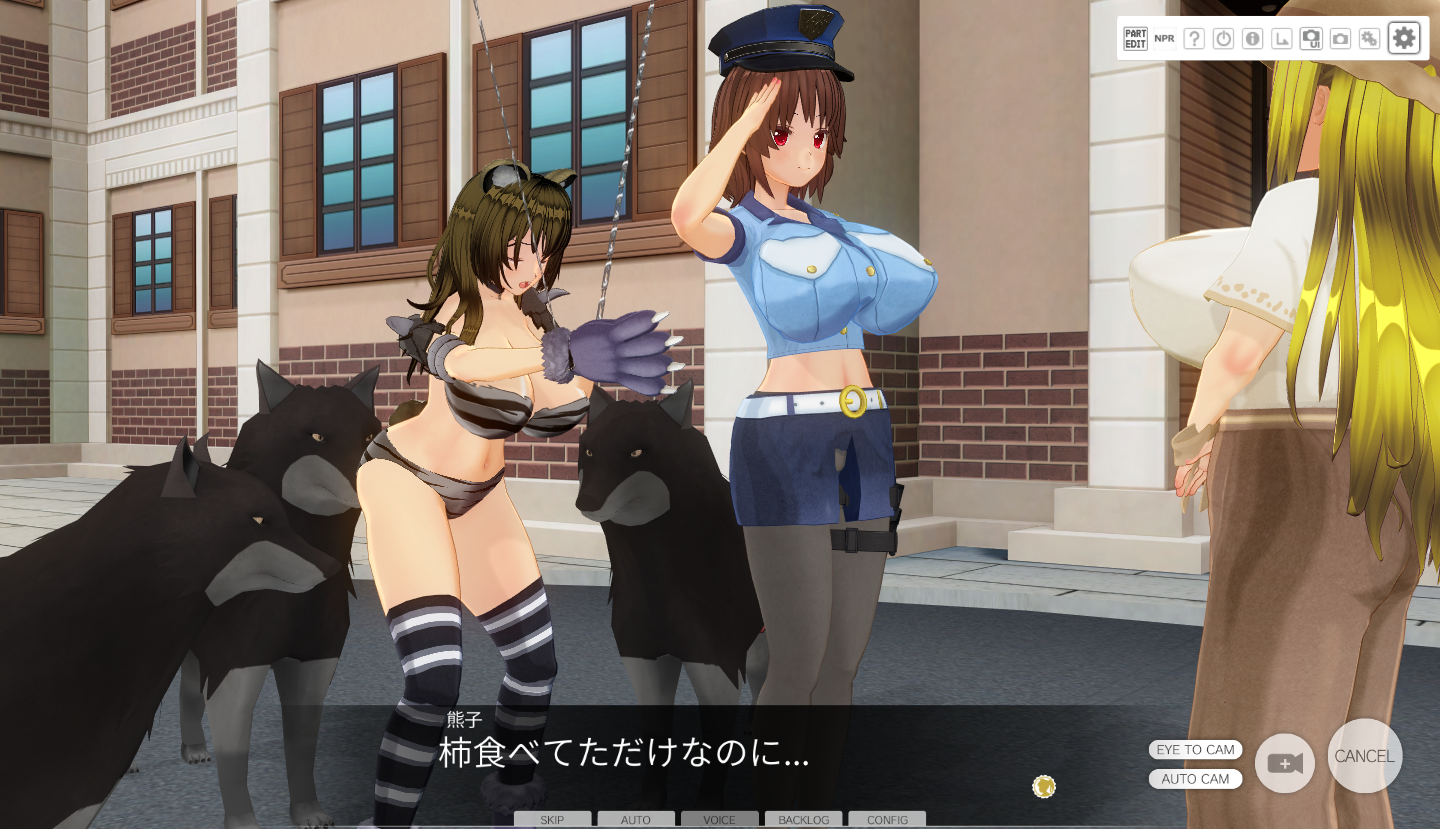Take a screenshot with the plain camera icon
This screenshot has height=829, width=1440.
click(1340, 38)
